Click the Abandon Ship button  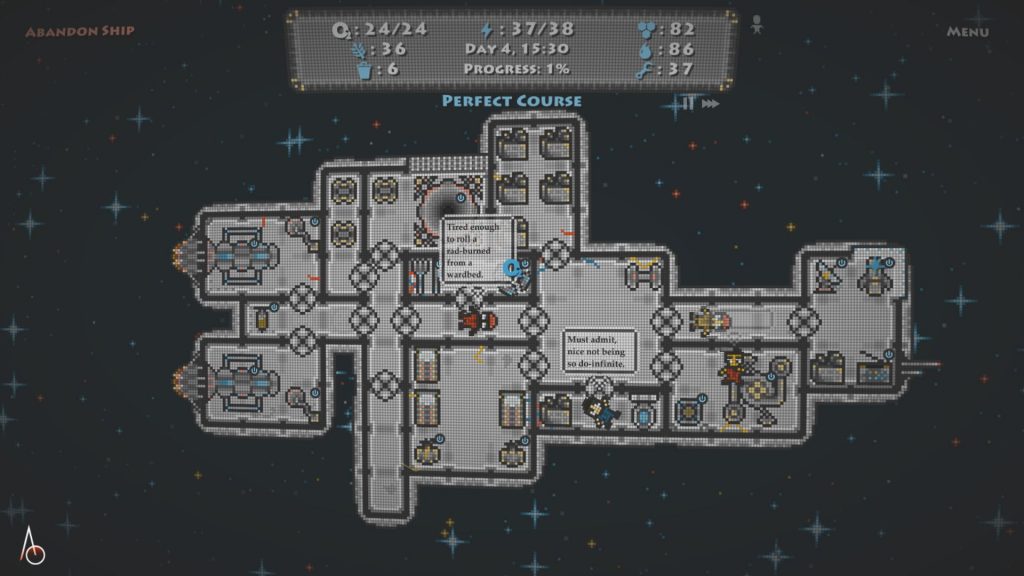coord(80,31)
